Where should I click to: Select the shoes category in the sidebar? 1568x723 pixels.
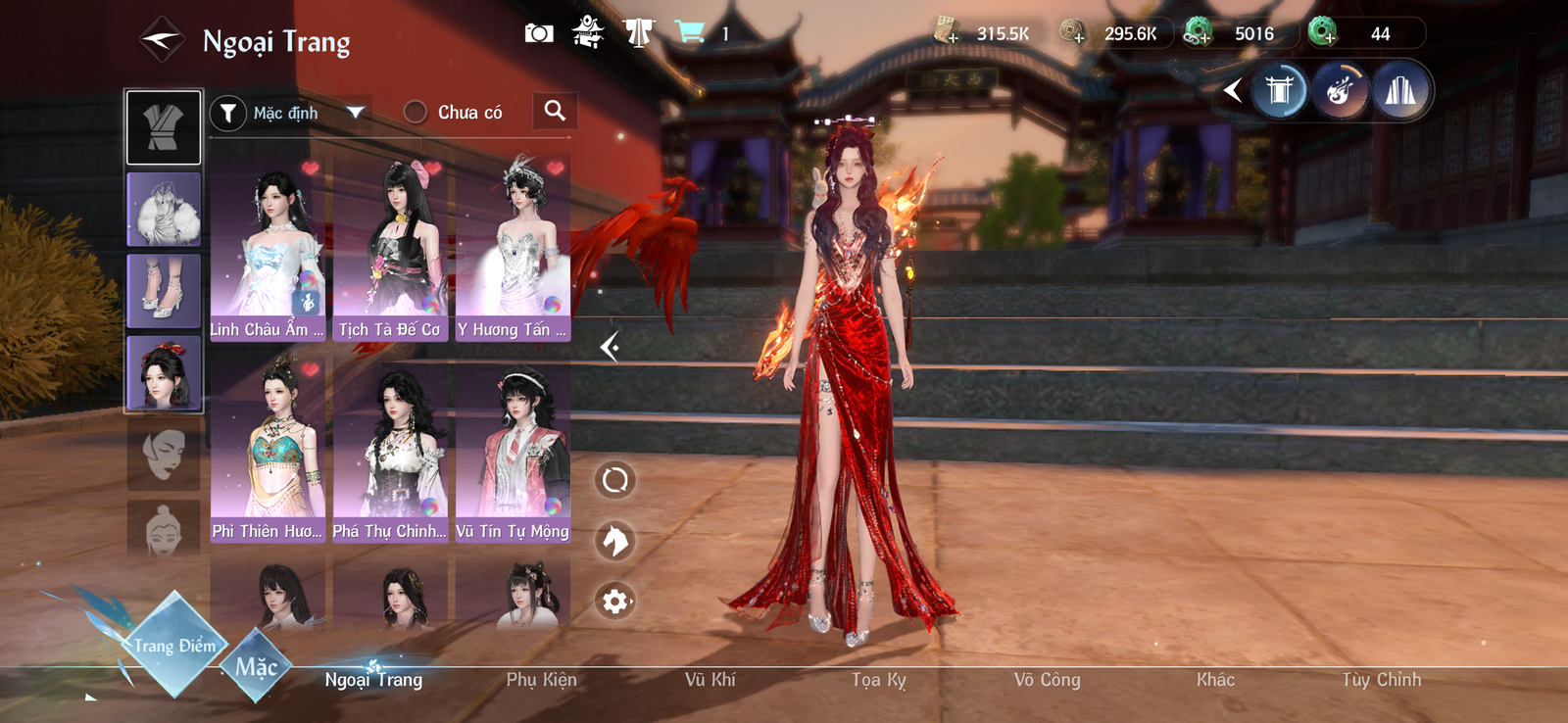[x=164, y=291]
